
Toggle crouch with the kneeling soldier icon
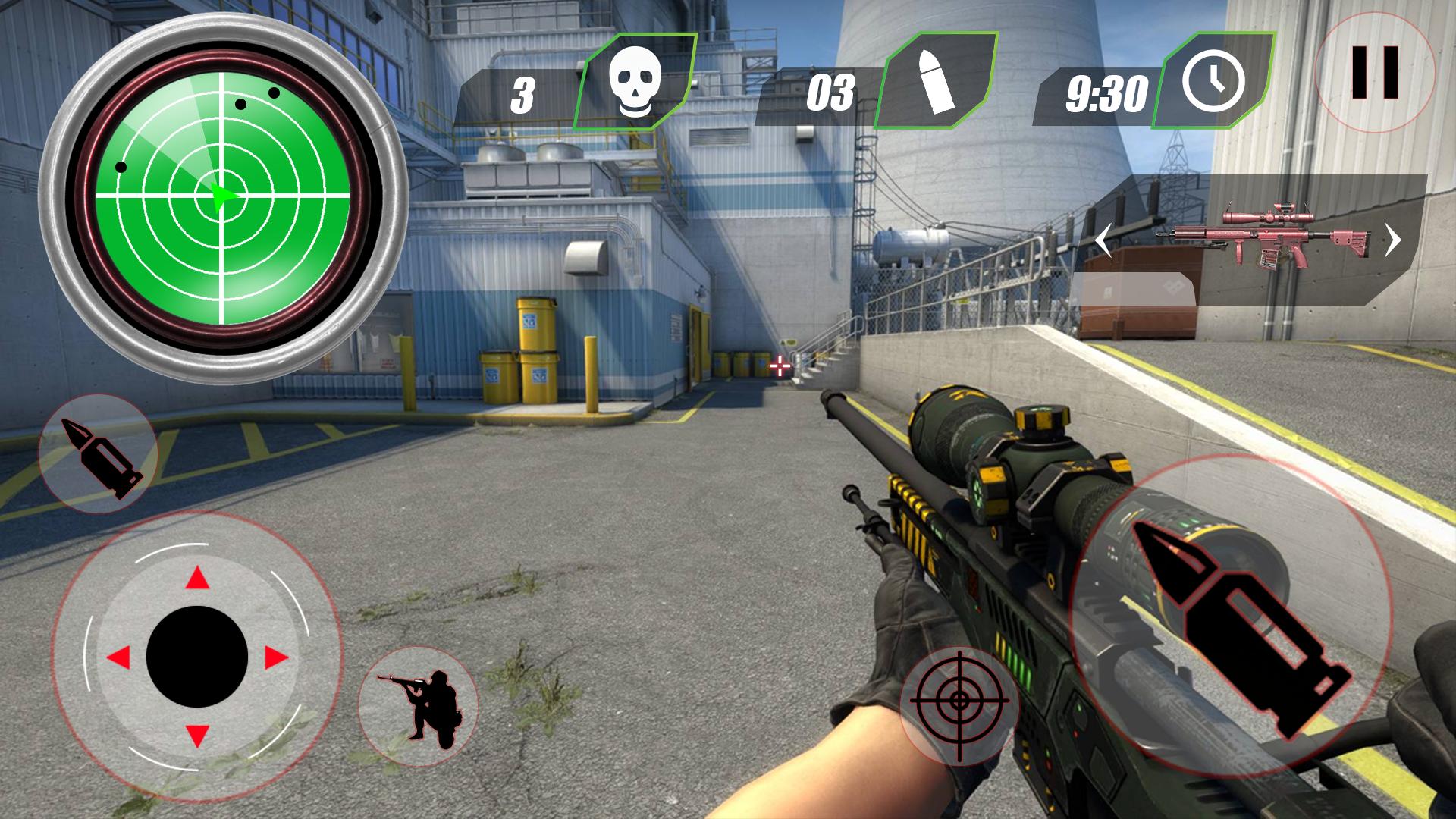[x=419, y=704]
